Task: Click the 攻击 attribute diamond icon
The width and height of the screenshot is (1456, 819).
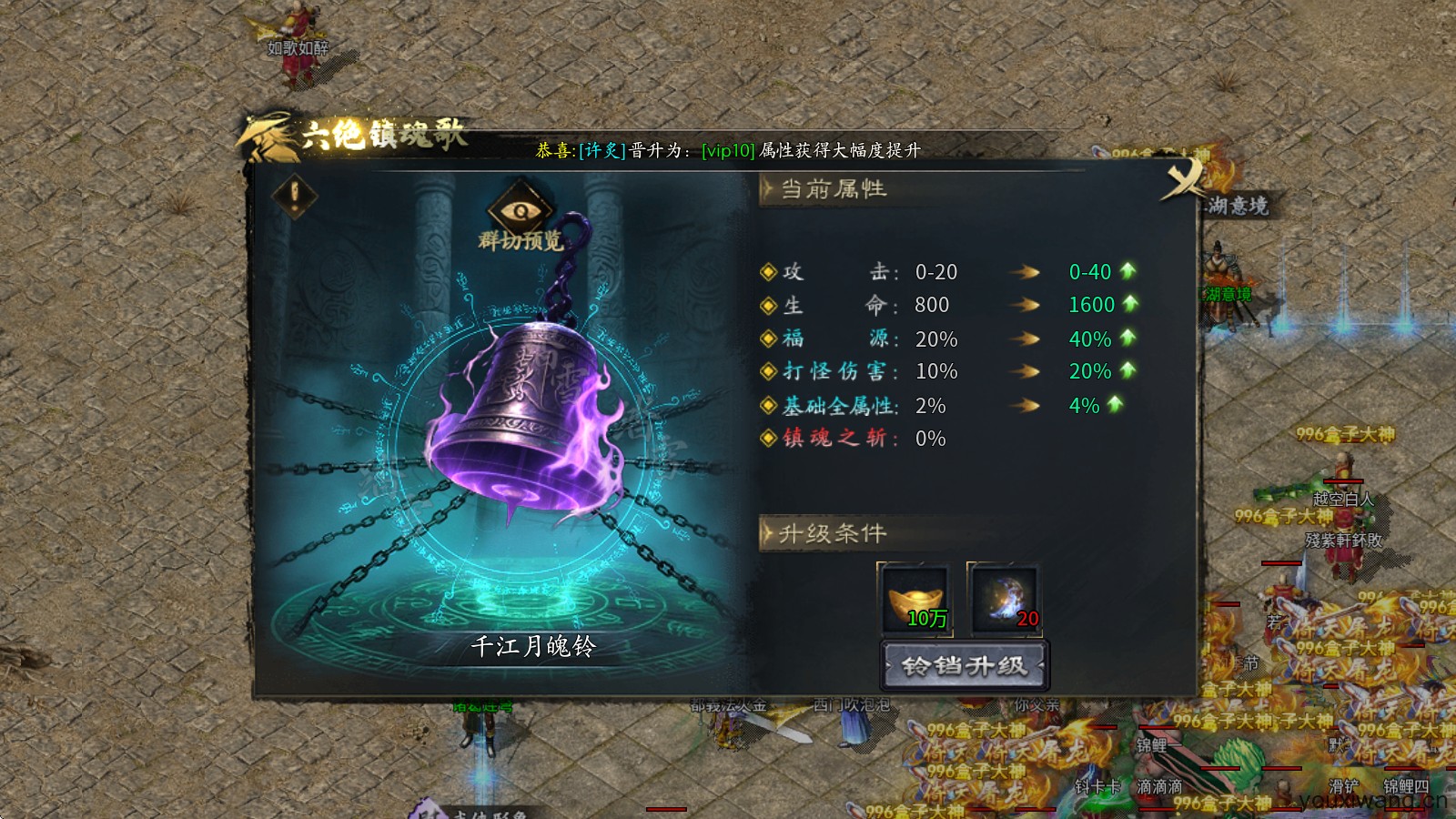Action: tap(769, 272)
